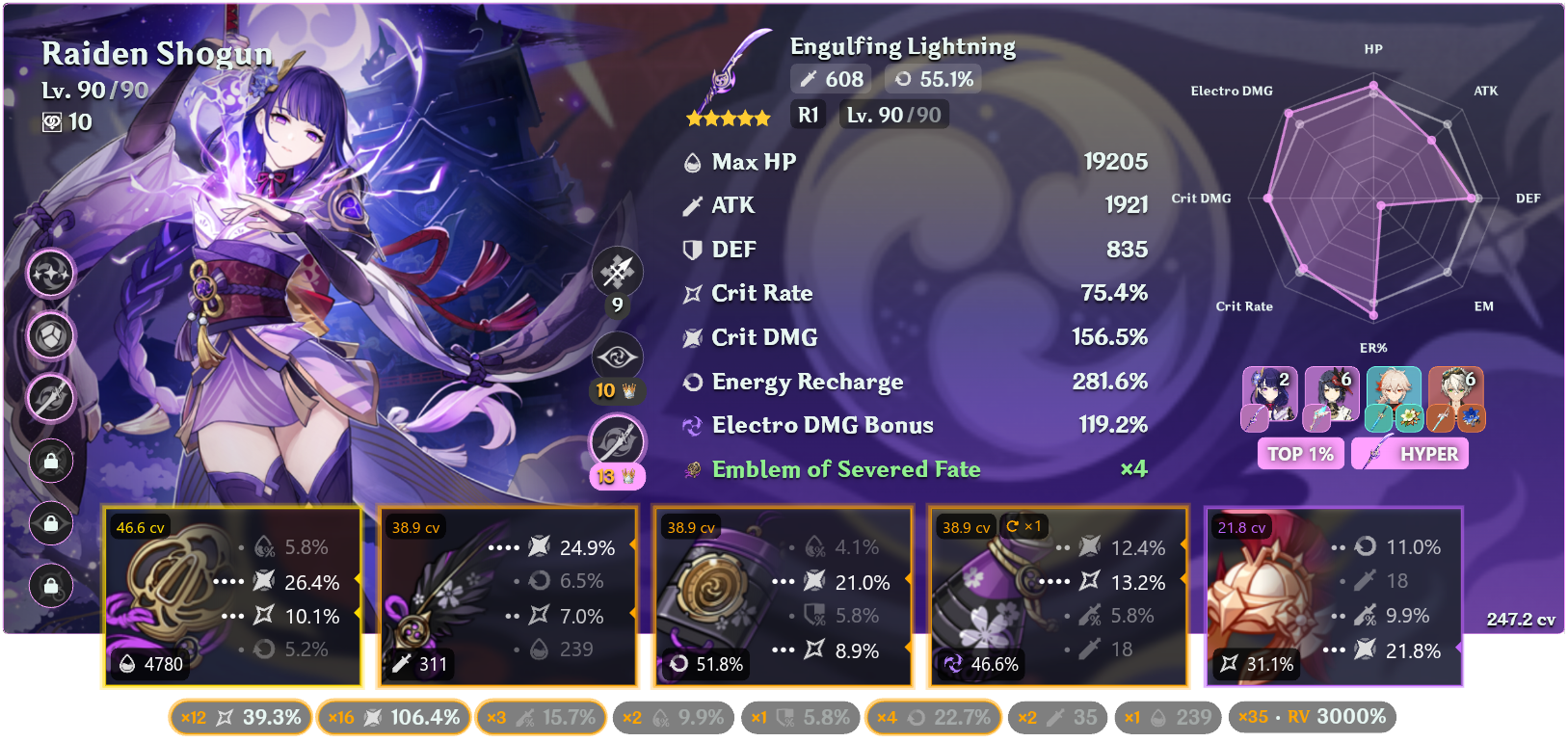This screenshot has width=1568, height=742.
Task: Unlock the first padlocked slot in left sidebar
Action: coord(50,461)
